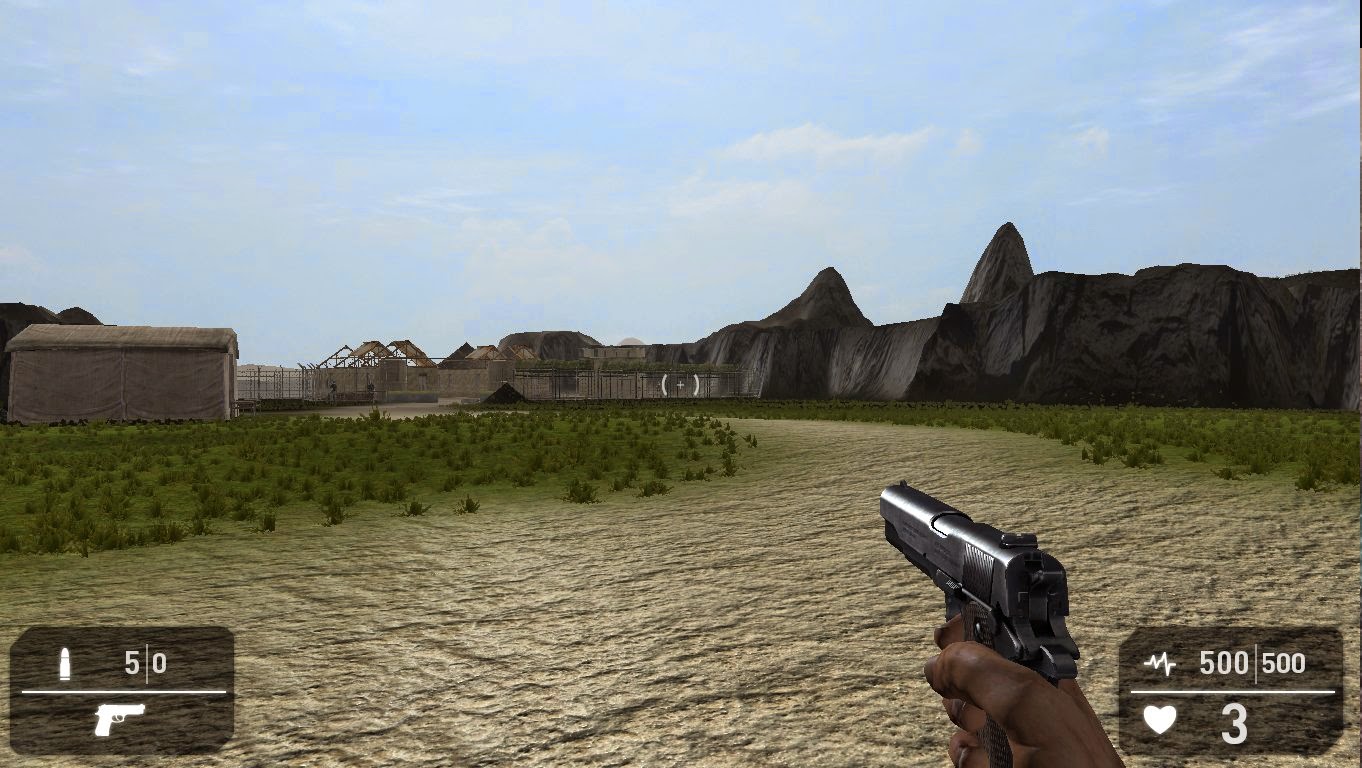Click the heart icon showing lives
Viewport: 1362px width, 768px height.
click(1160, 719)
